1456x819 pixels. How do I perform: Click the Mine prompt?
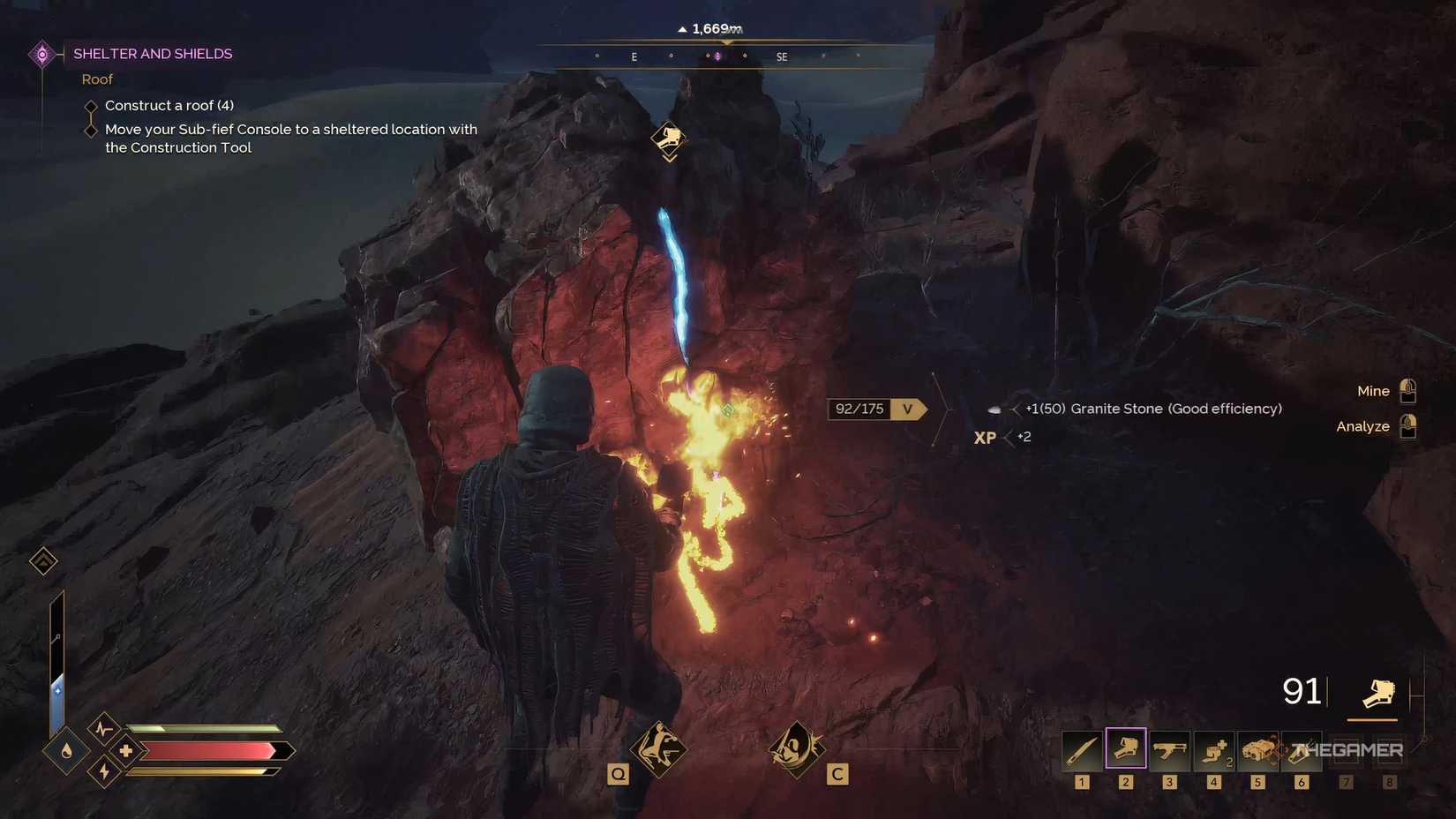click(x=1372, y=390)
